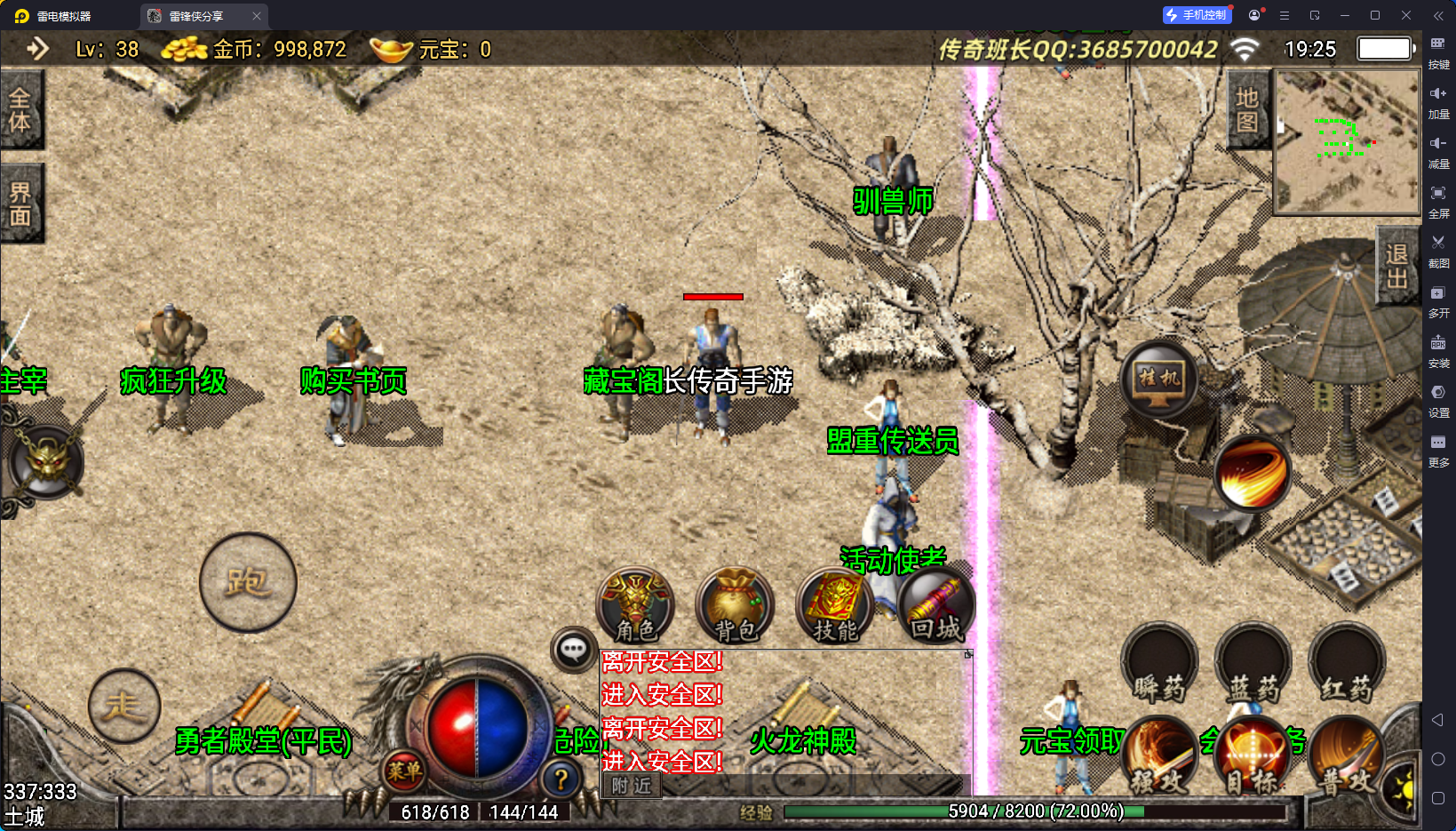Image resolution: width=1456 pixels, height=831 pixels.
Task: Open emulator 设置 settings in sidebar
Action: click(1438, 399)
